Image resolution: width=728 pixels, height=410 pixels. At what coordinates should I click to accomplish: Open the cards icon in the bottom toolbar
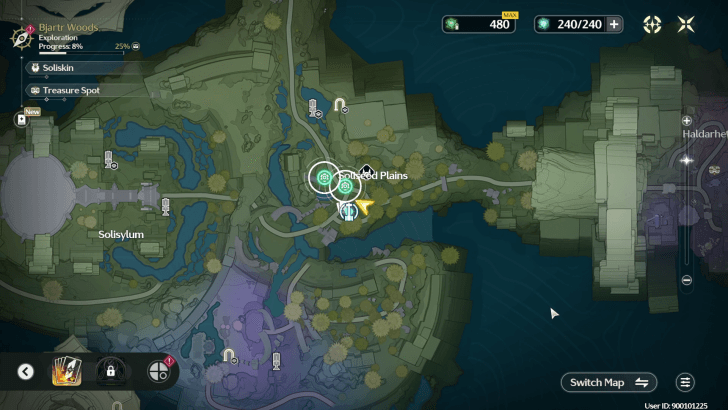[x=68, y=372]
